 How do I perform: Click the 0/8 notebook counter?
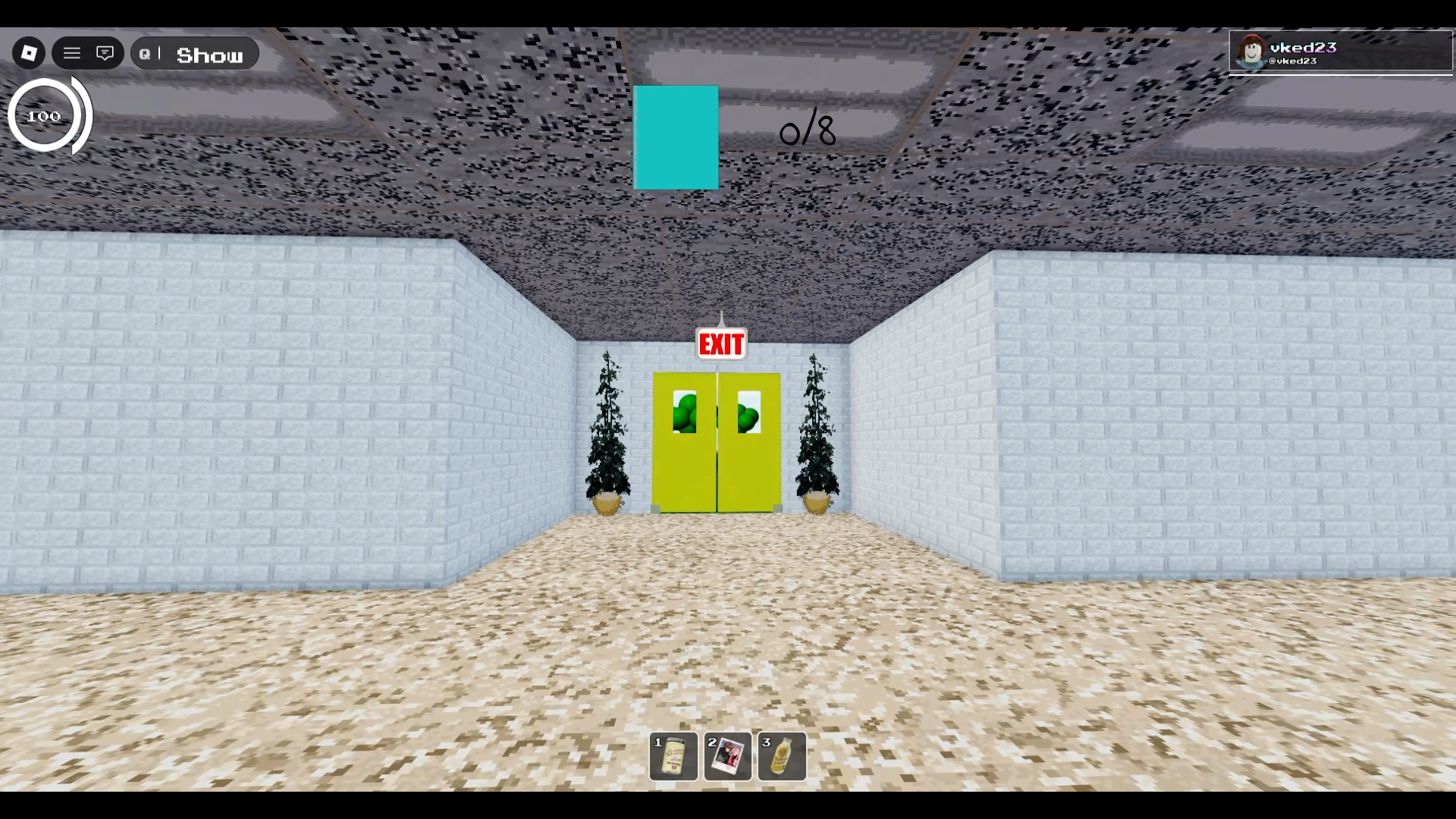[806, 130]
